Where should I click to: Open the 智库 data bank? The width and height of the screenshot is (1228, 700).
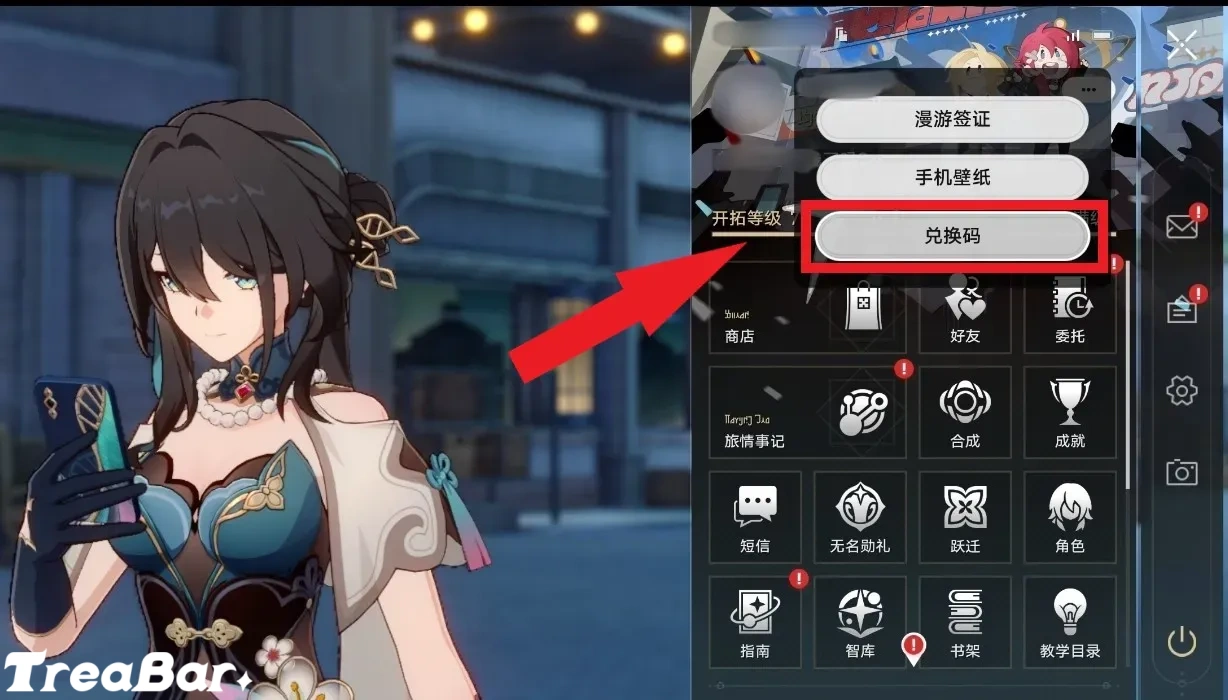[860, 622]
